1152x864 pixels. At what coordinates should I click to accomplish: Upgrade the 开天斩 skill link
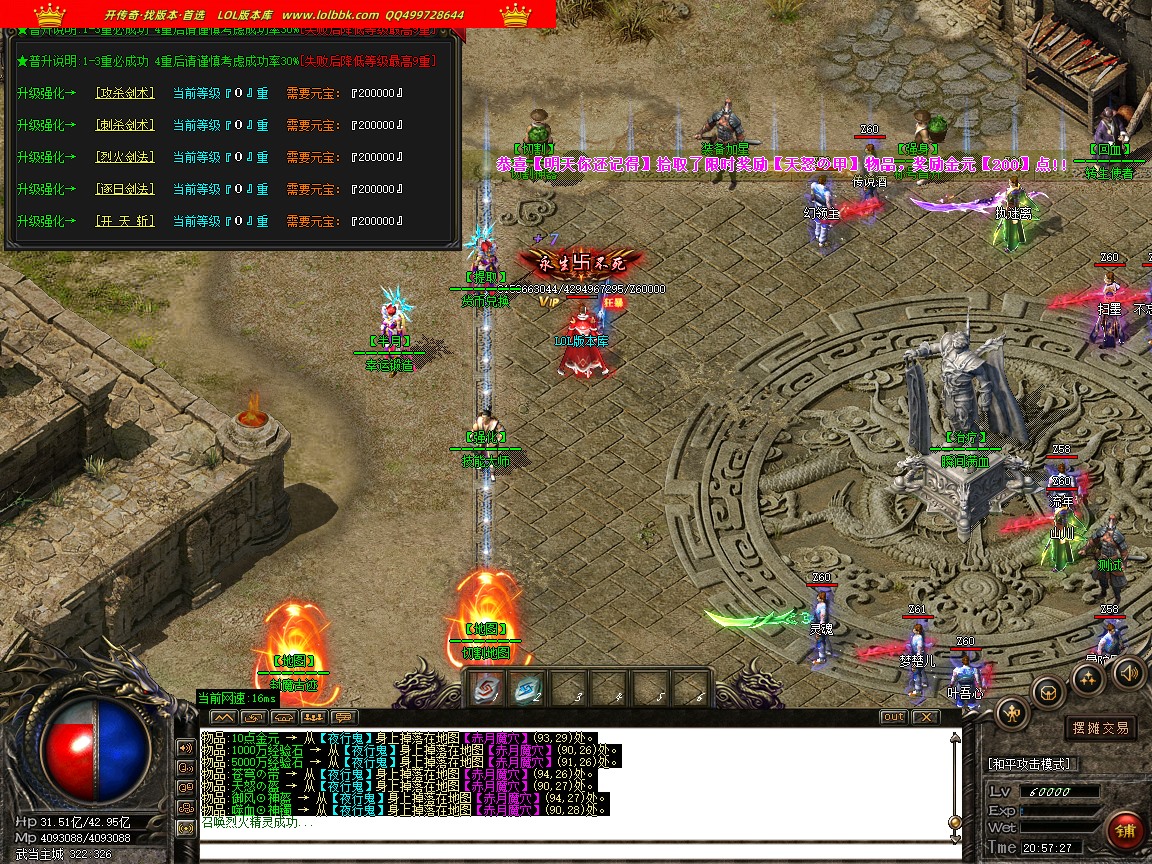tap(125, 221)
